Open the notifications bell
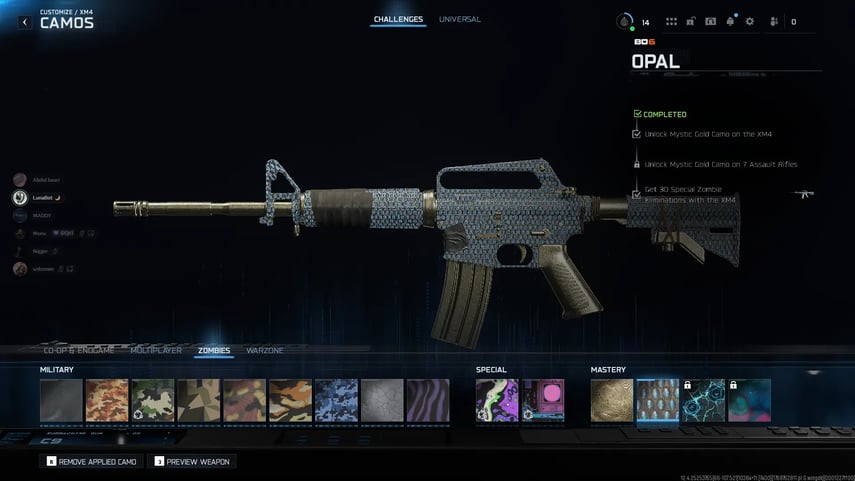Viewport: 855px width, 481px height. tap(730, 21)
